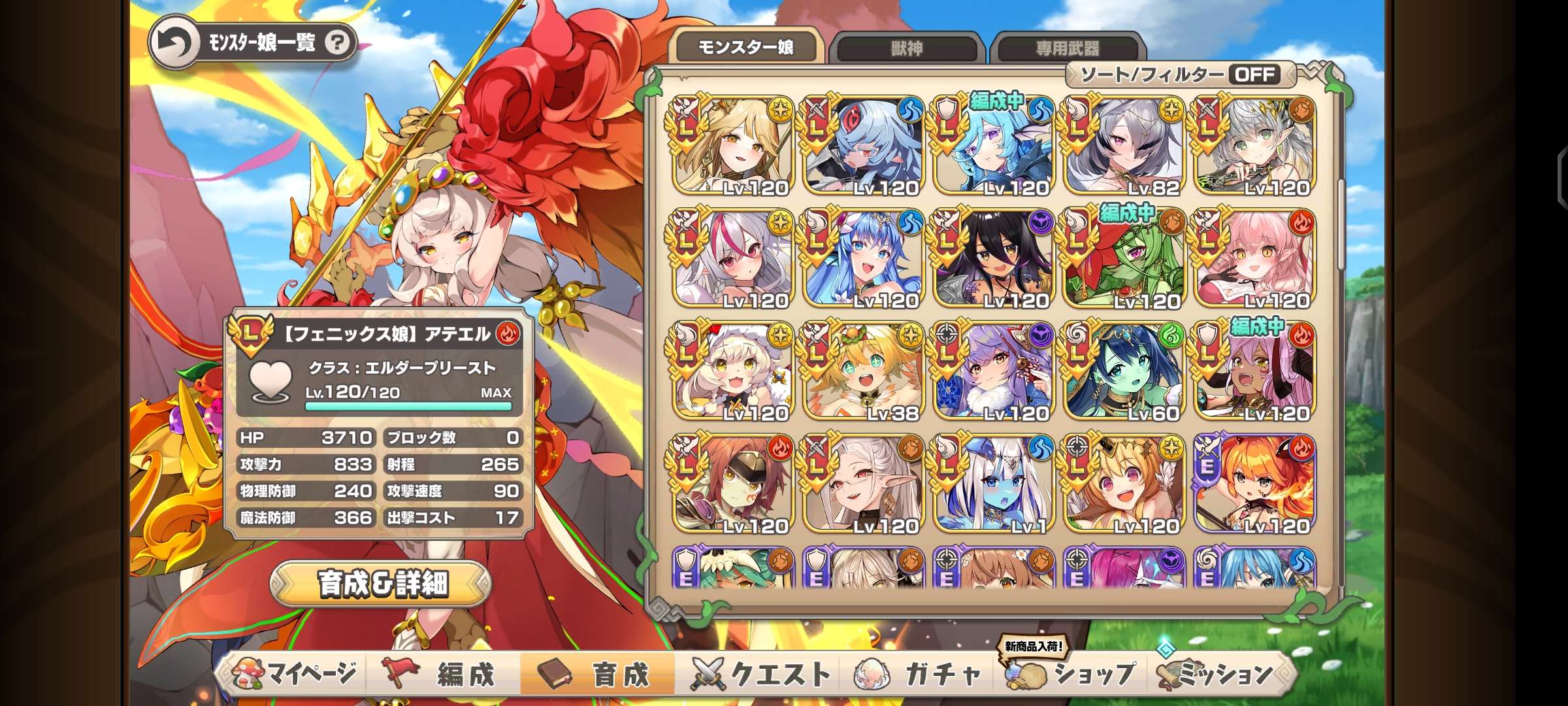This screenshot has width=1568, height=706.
Task: Open the help question mark icon
Action: tap(337, 43)
